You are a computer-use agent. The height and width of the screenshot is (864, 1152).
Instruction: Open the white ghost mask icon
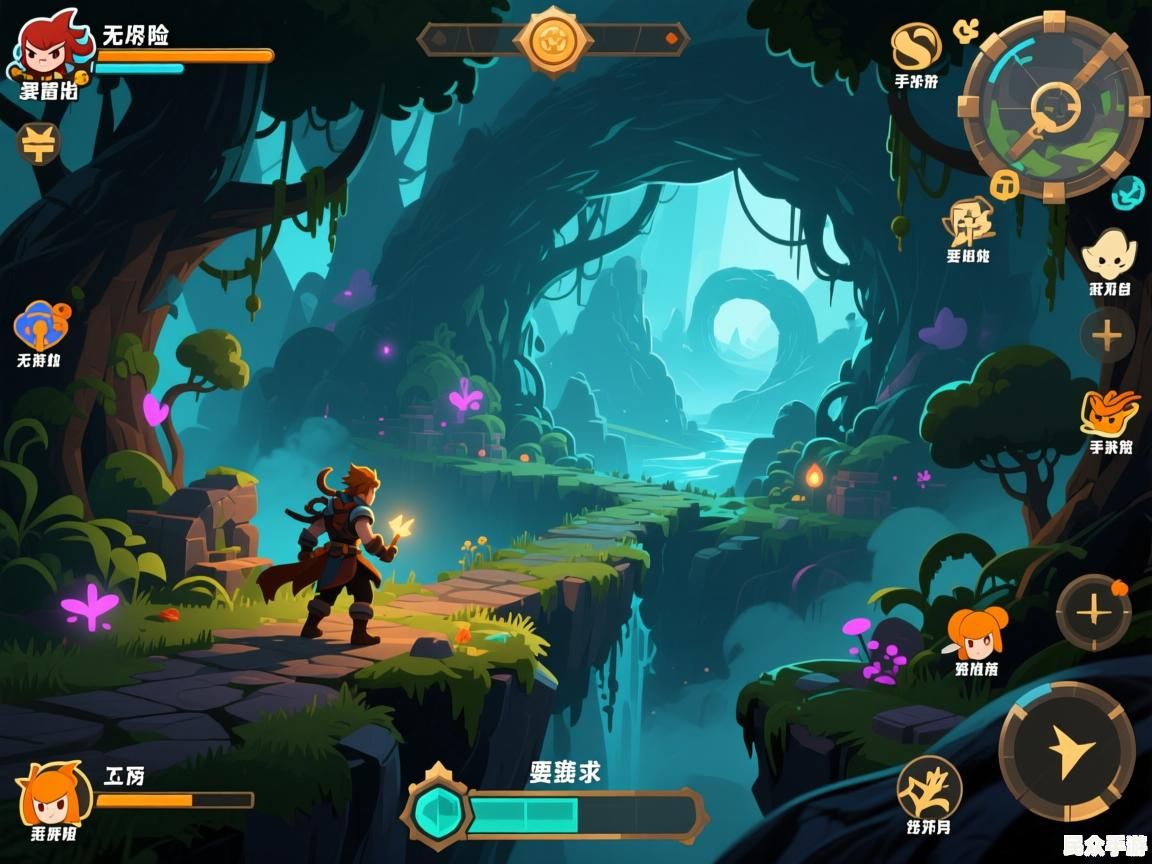coord(1109,255)
